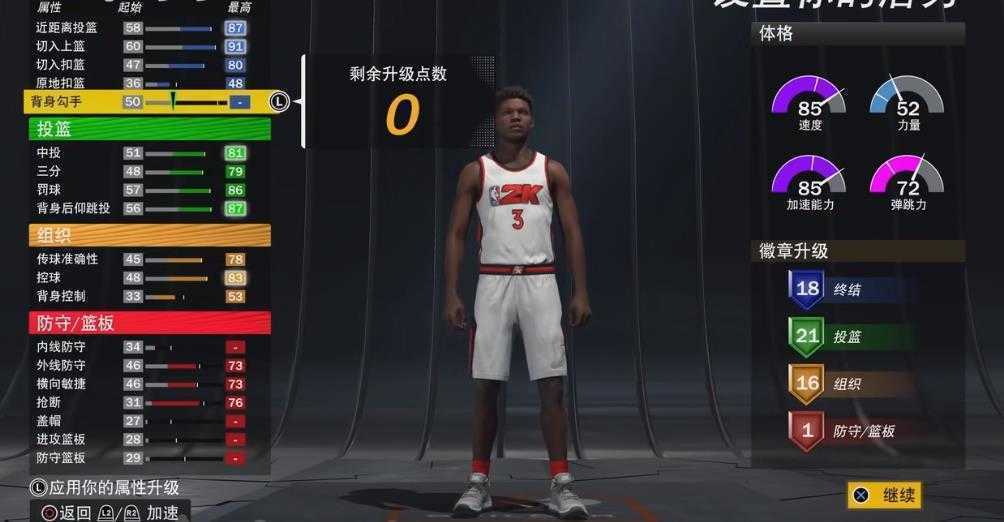
Task: Pick the 背身后仰跳投 attribute row
Action: point(140,208)
